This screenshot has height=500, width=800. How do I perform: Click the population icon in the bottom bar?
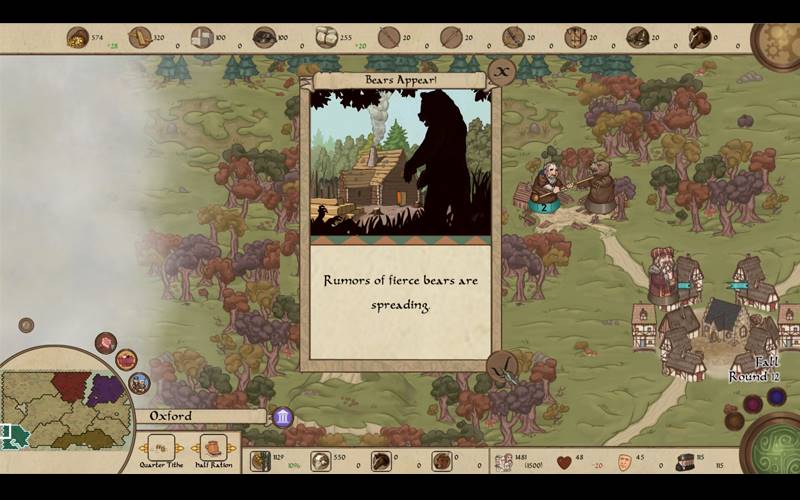(x=505, y=461)
